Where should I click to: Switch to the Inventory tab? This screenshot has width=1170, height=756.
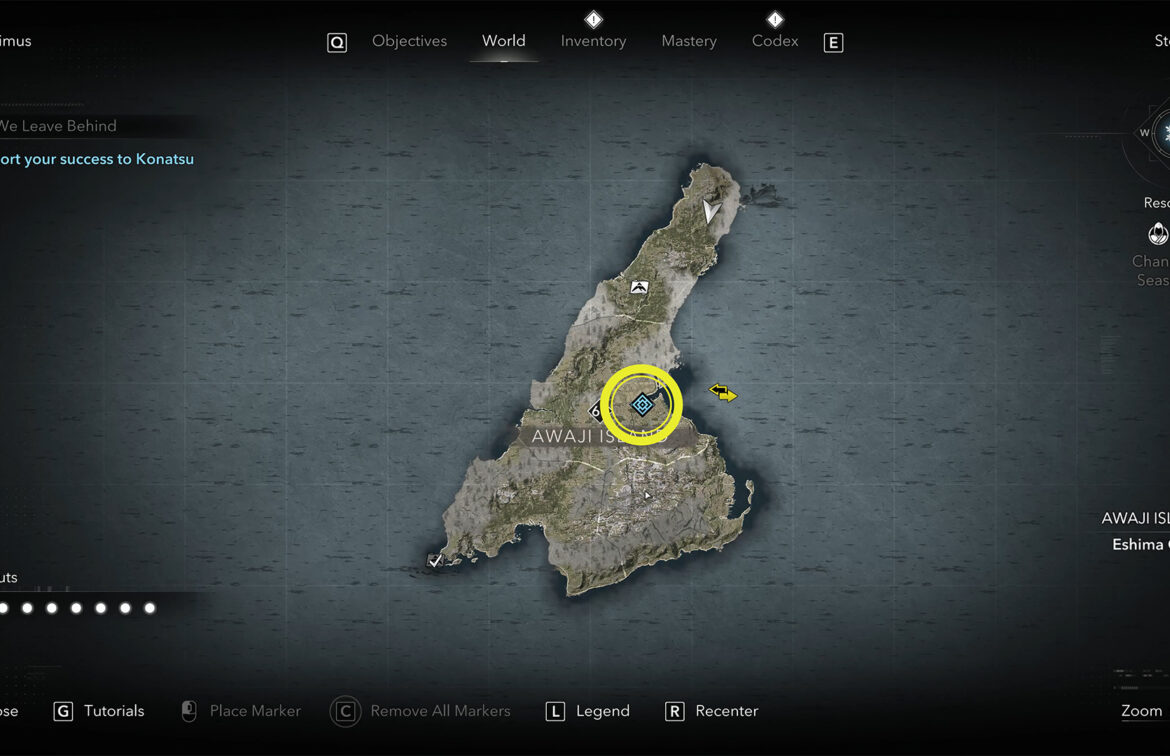[593, 41]
